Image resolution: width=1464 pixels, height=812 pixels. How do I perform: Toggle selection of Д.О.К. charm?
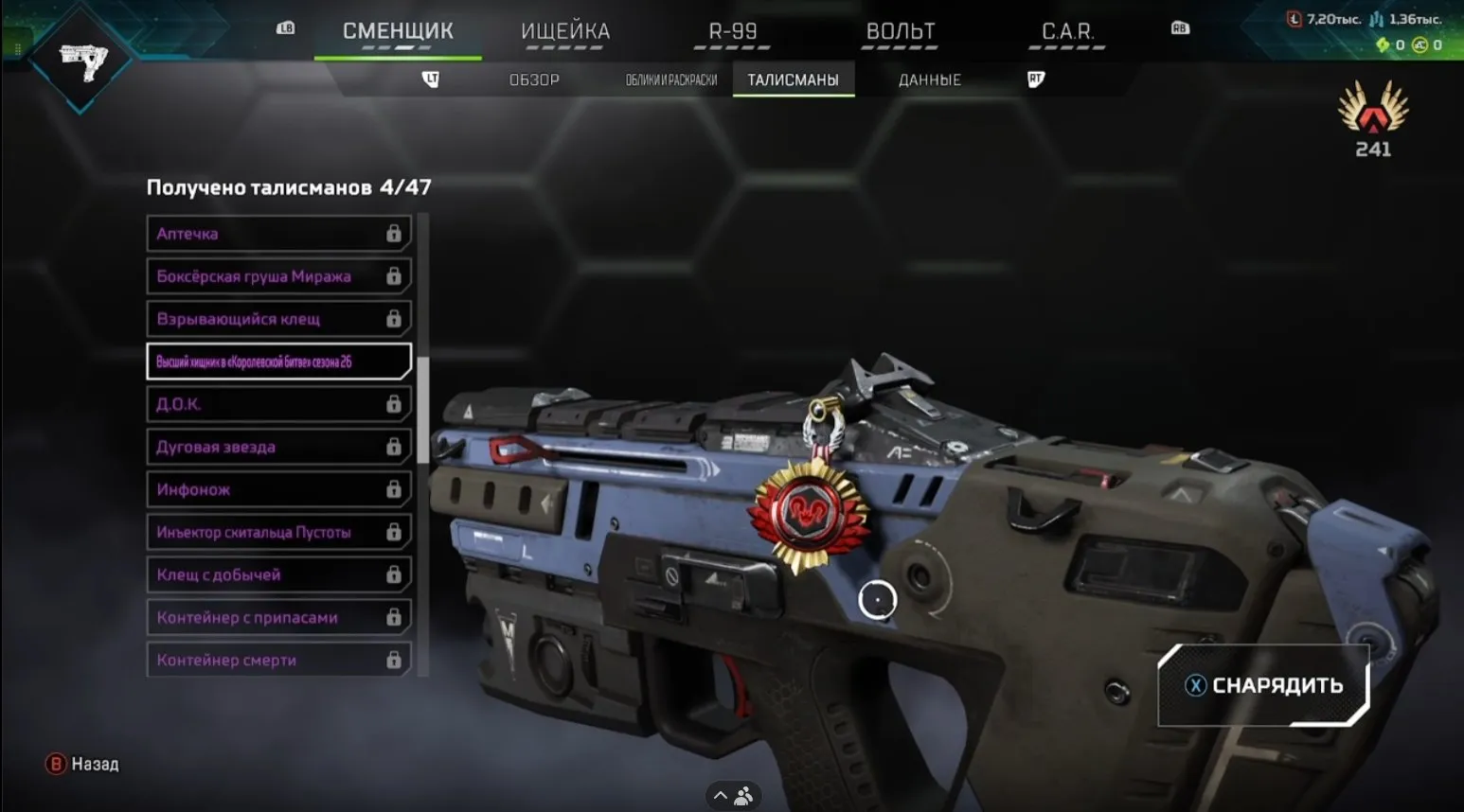coord(277,404)
